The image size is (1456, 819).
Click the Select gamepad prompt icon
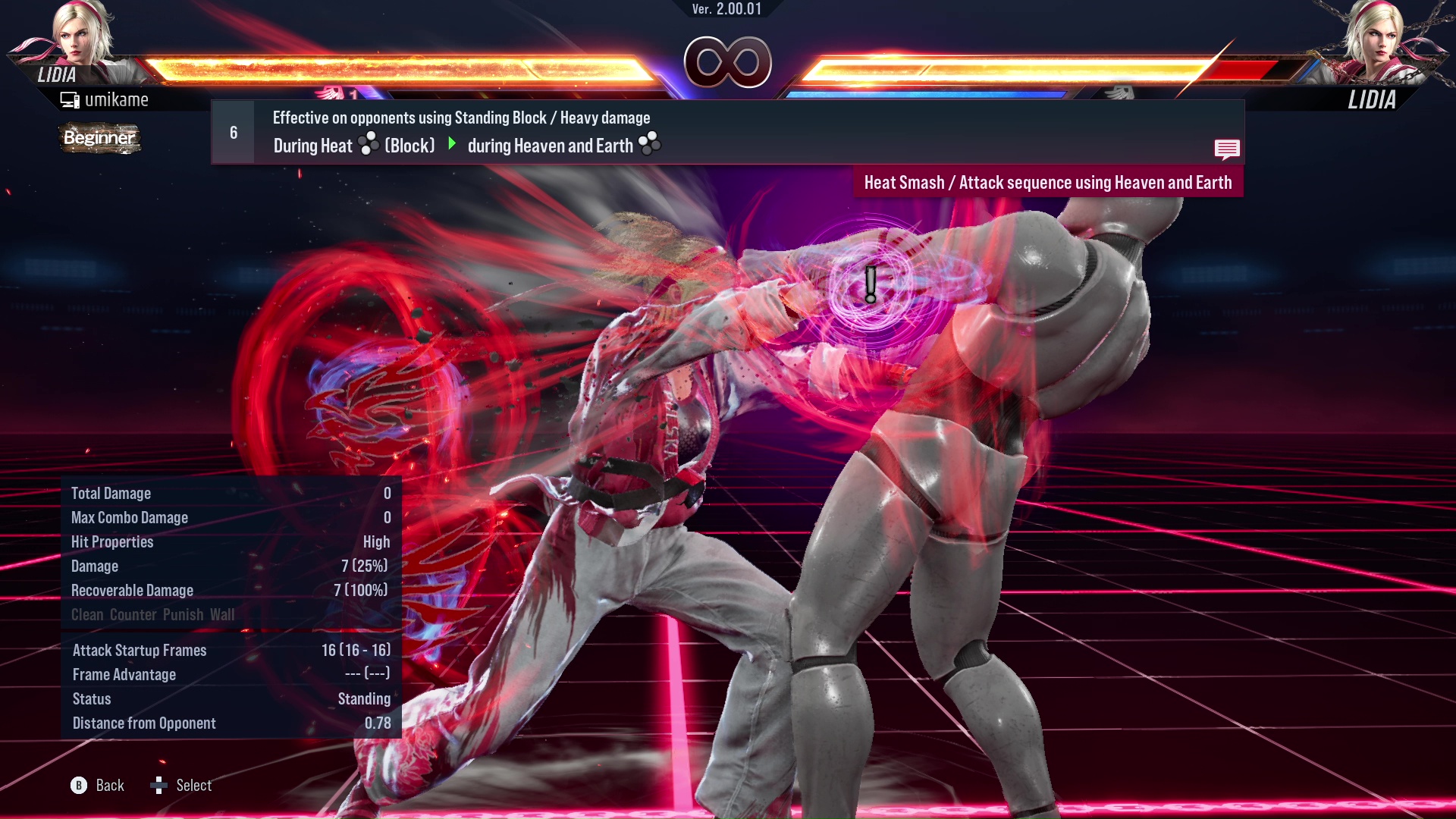[160, 786]
